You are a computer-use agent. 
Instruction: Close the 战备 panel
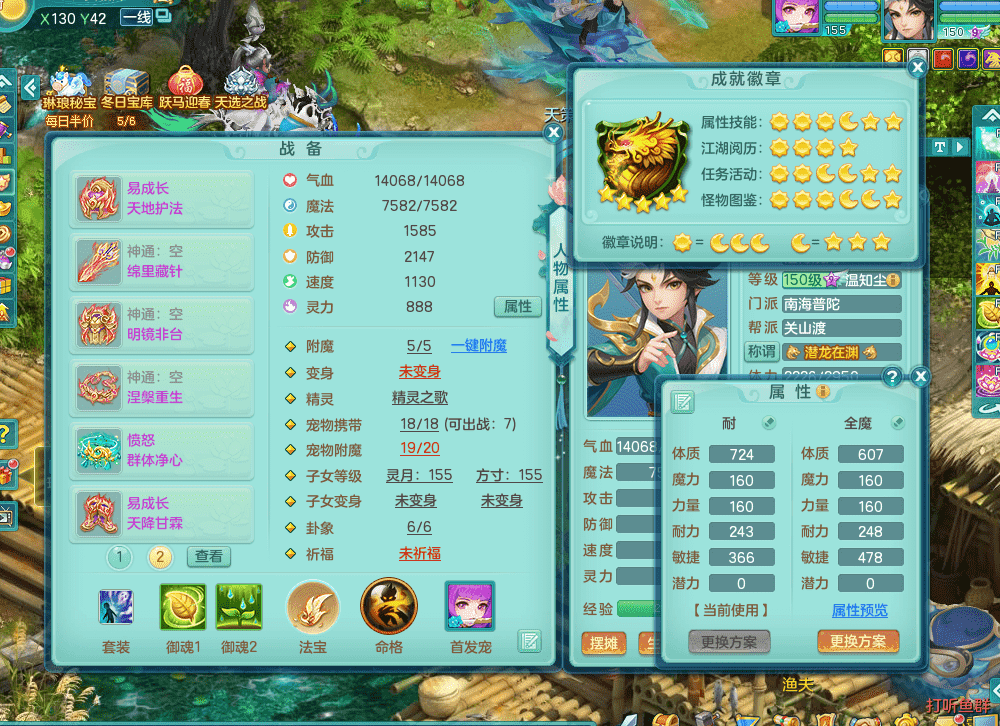[554, 132]
